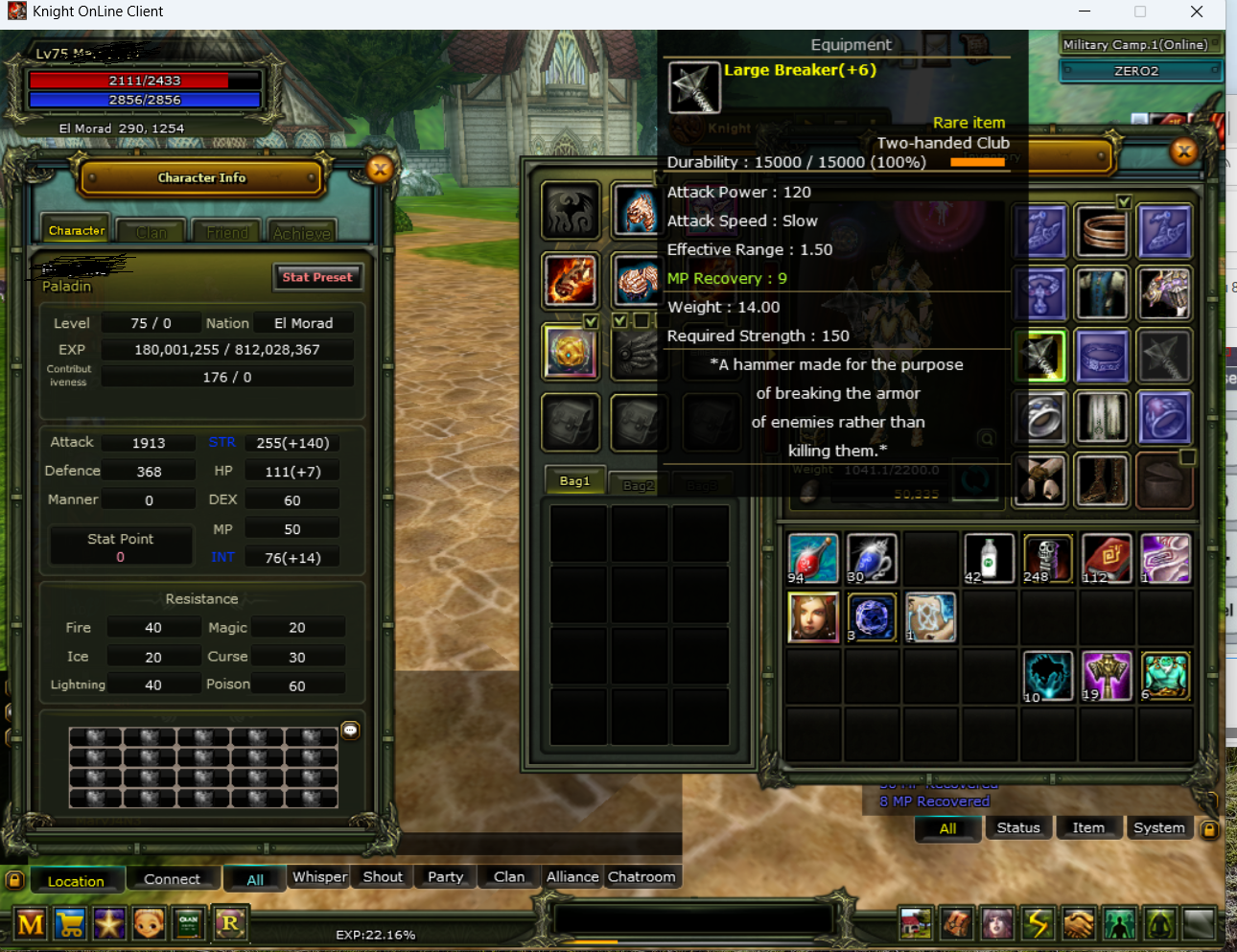
Task: Open the shopping cart store icon
Action: coord(70,924)
